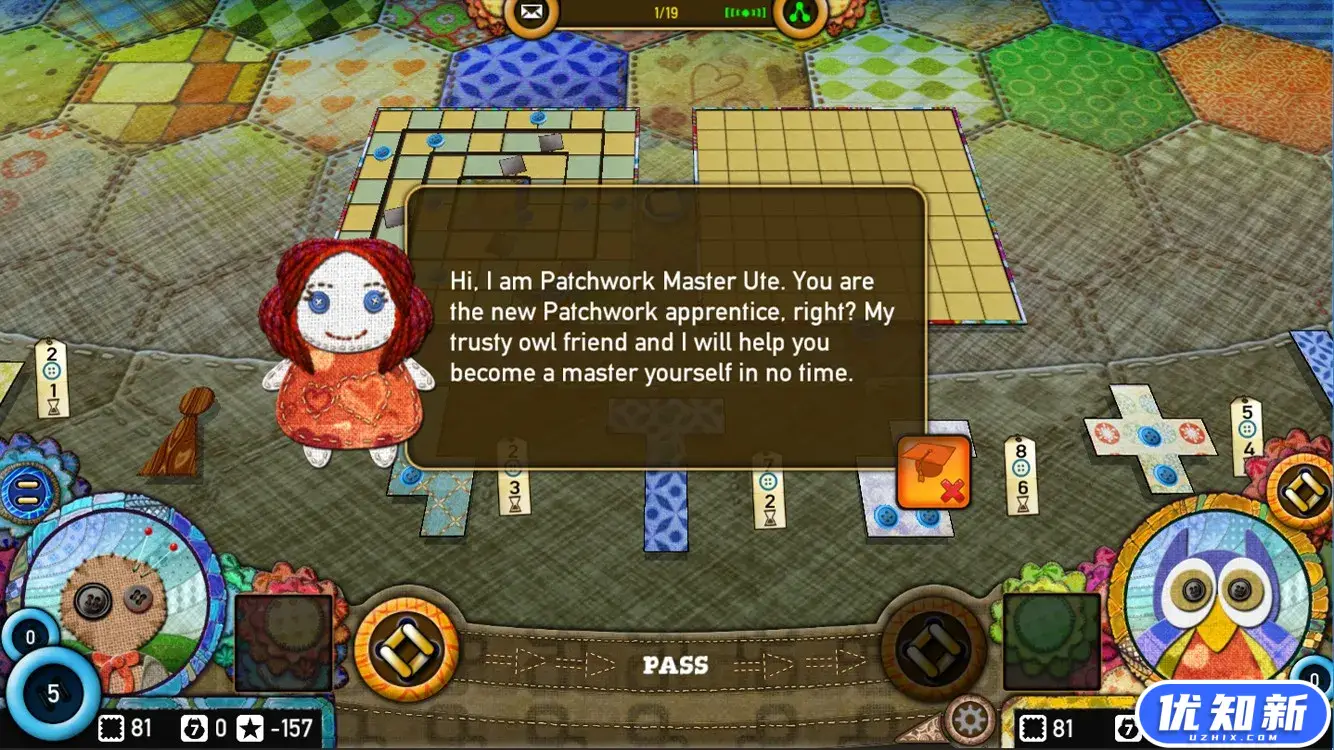The height and width of the screenshot is (750, 1334).
Task: Click the orange quilt-square button beside PASS
Action: coord(406,650)
